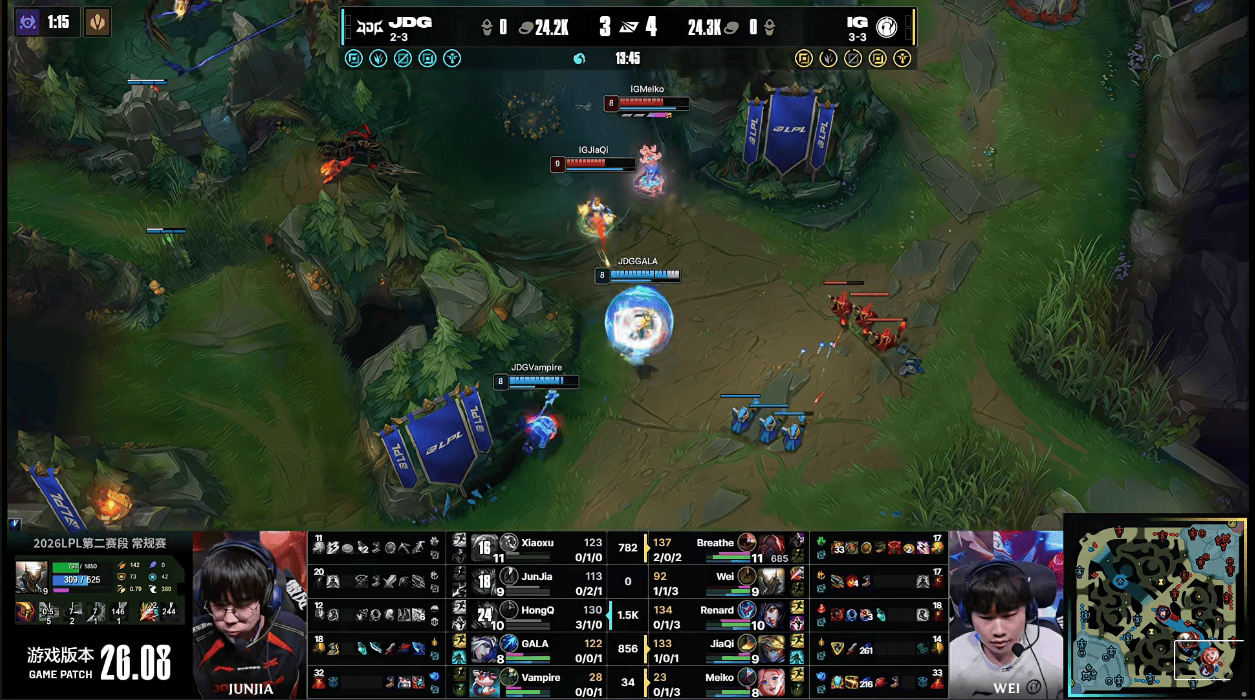The width and height of the screenshot is (1255, 700).
Task: Open the JUNJIA player camera feed
Action: point(250,614)
